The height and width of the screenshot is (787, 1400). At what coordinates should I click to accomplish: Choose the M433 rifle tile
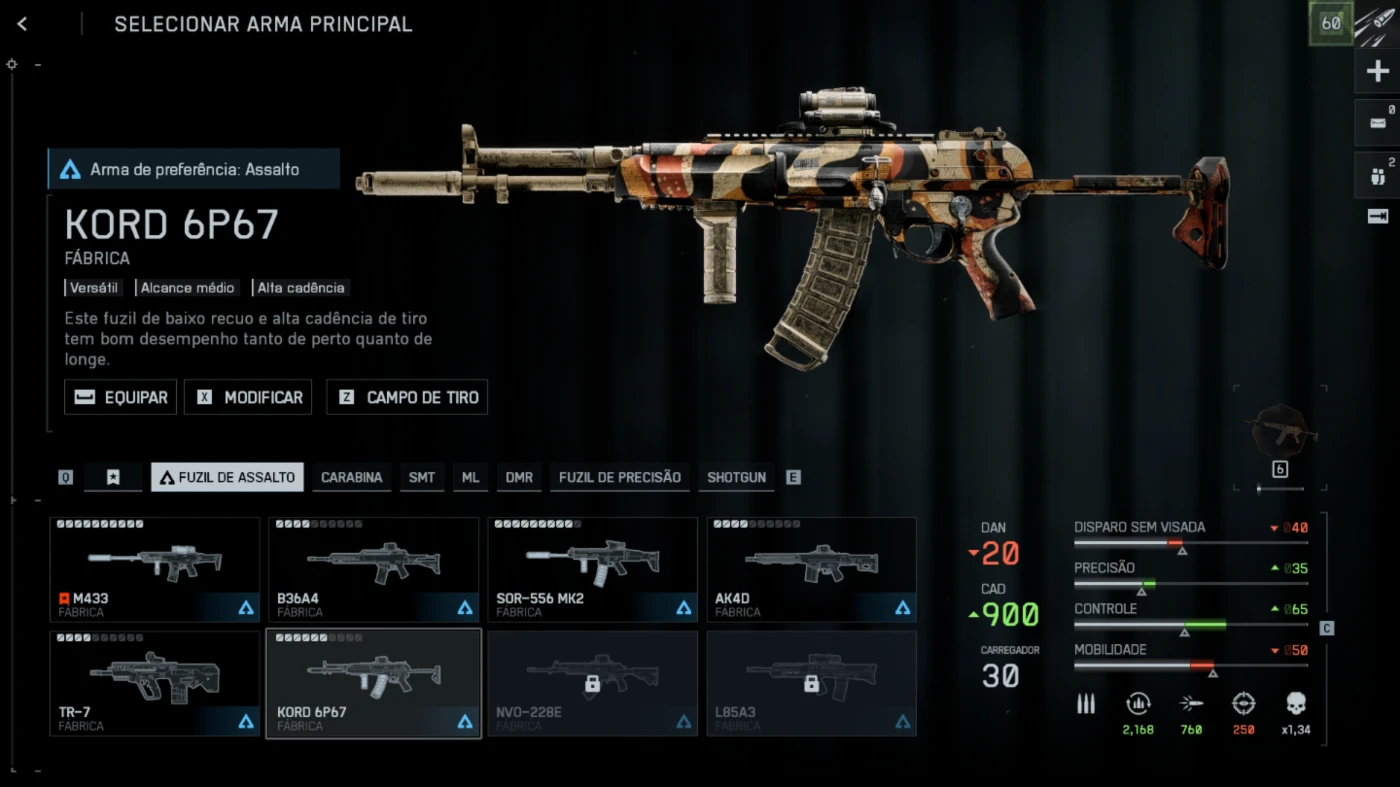[x=154, y=569]
